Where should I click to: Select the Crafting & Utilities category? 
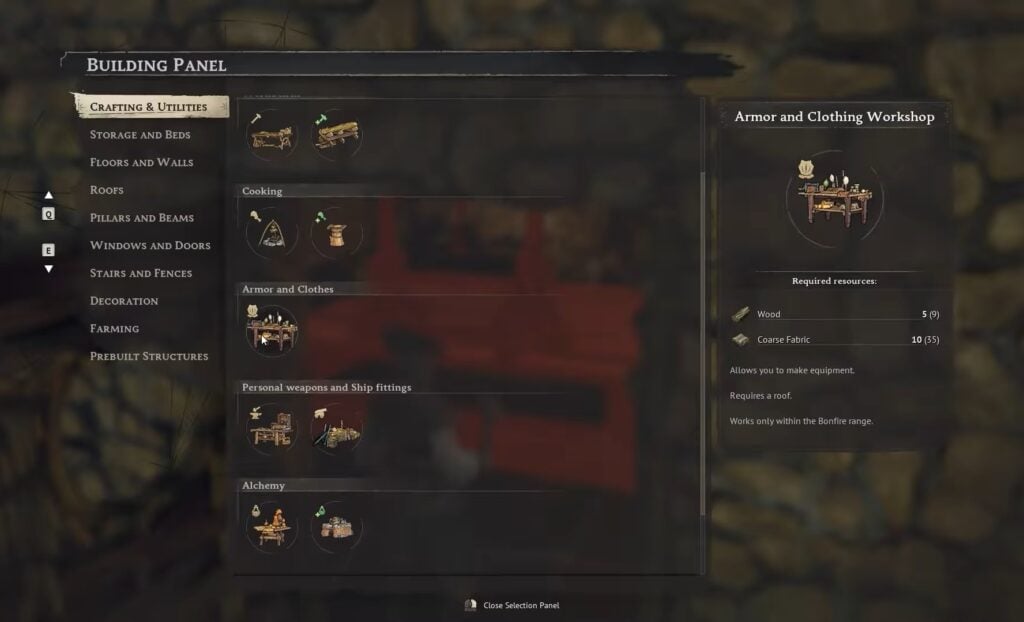coord(148,107)
